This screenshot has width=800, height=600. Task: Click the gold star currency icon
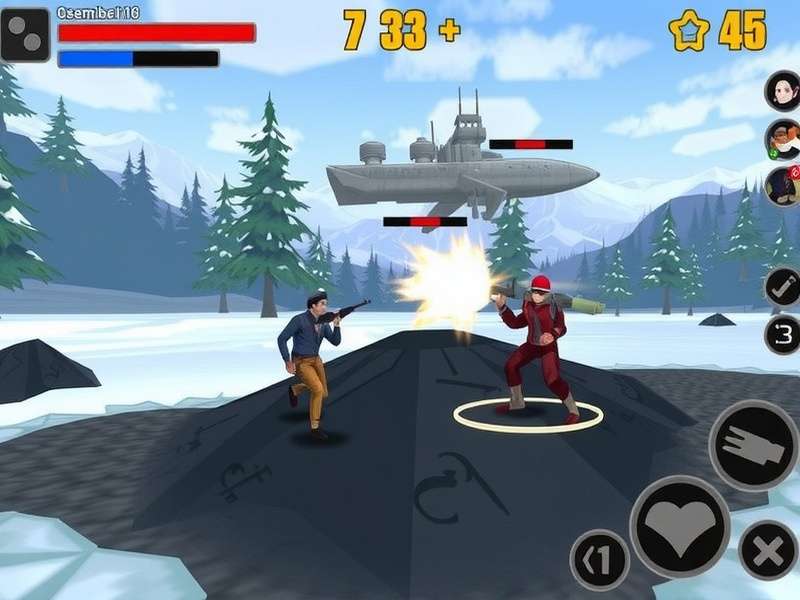pos(689,31)
